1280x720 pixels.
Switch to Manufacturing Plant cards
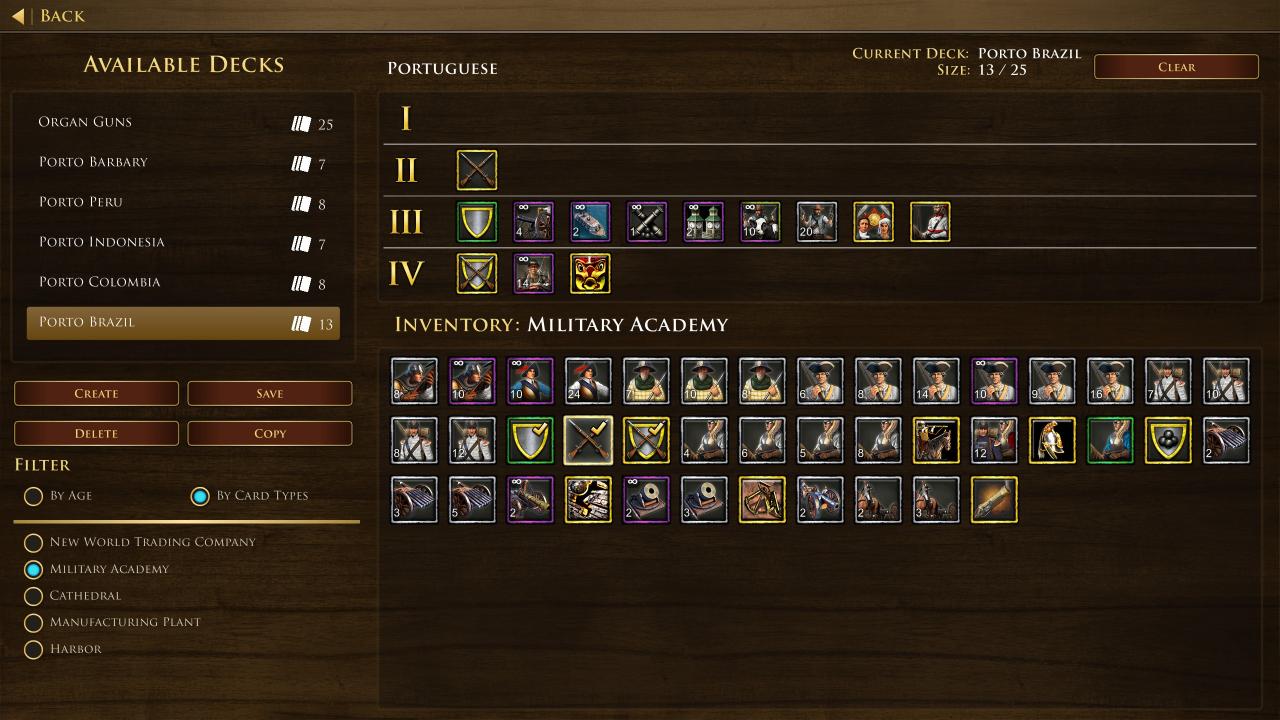[x=34, y=623]
